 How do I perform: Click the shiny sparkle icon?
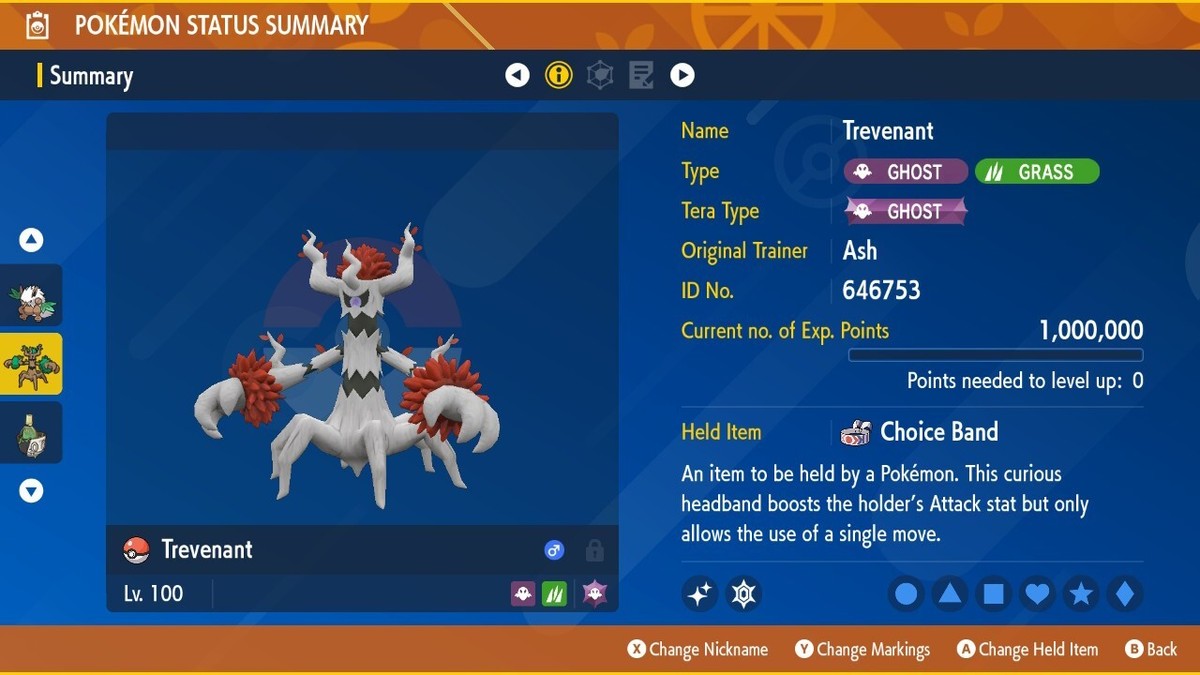tap(700, 595)
